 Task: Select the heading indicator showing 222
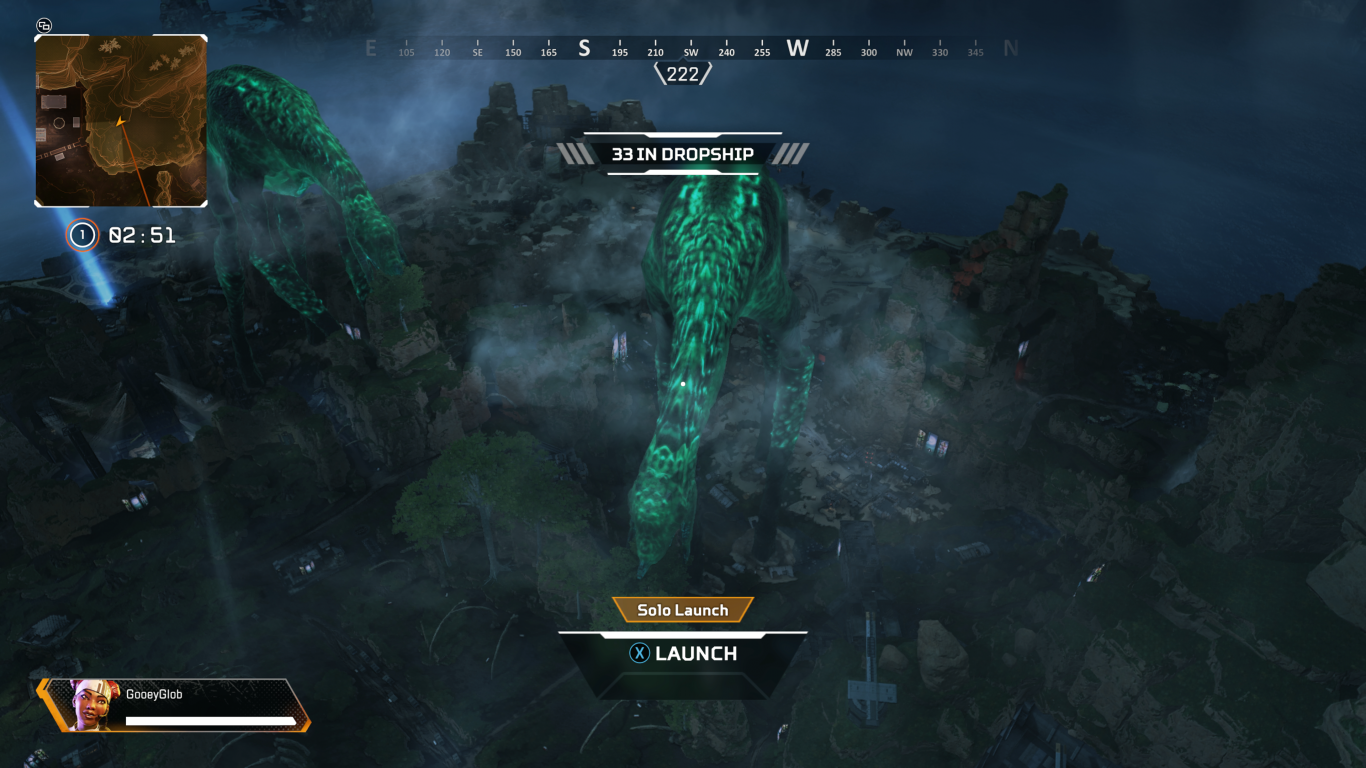683,74
